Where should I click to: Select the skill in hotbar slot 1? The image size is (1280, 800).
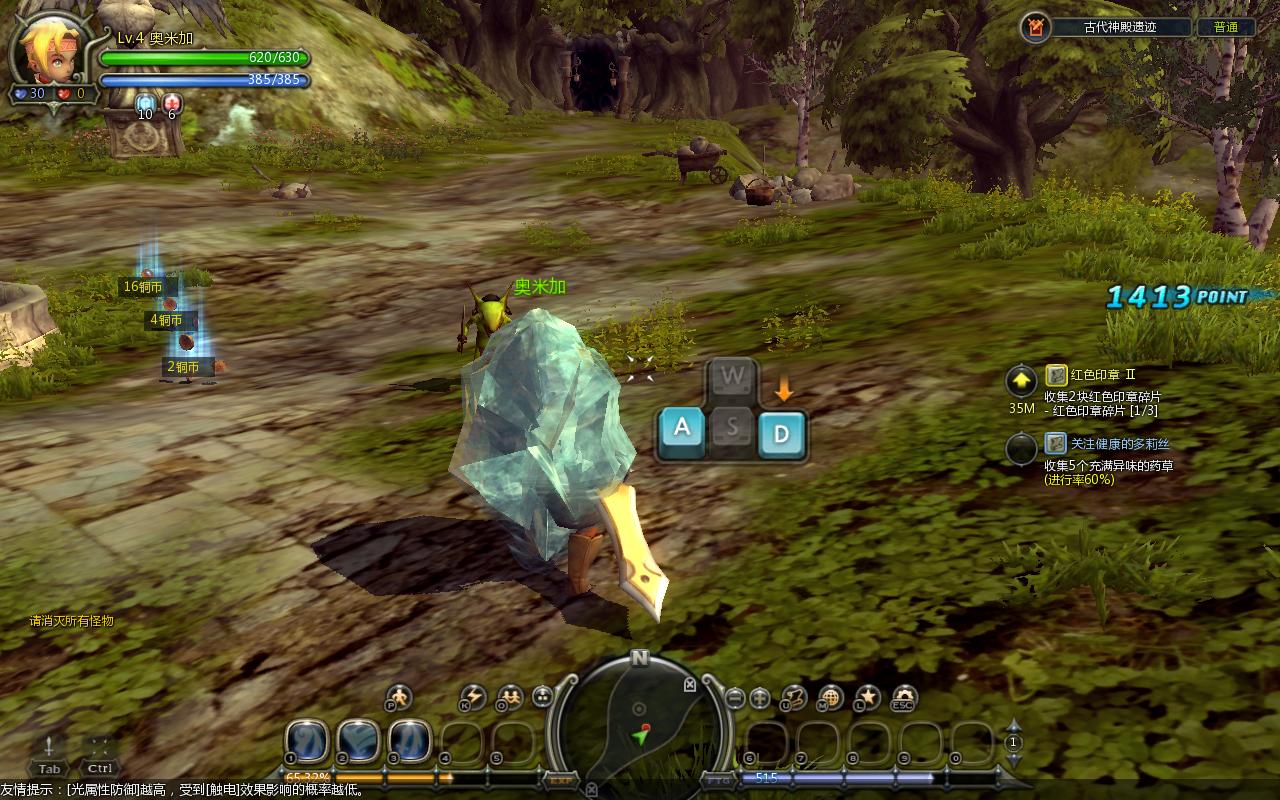tap(307, 741)
